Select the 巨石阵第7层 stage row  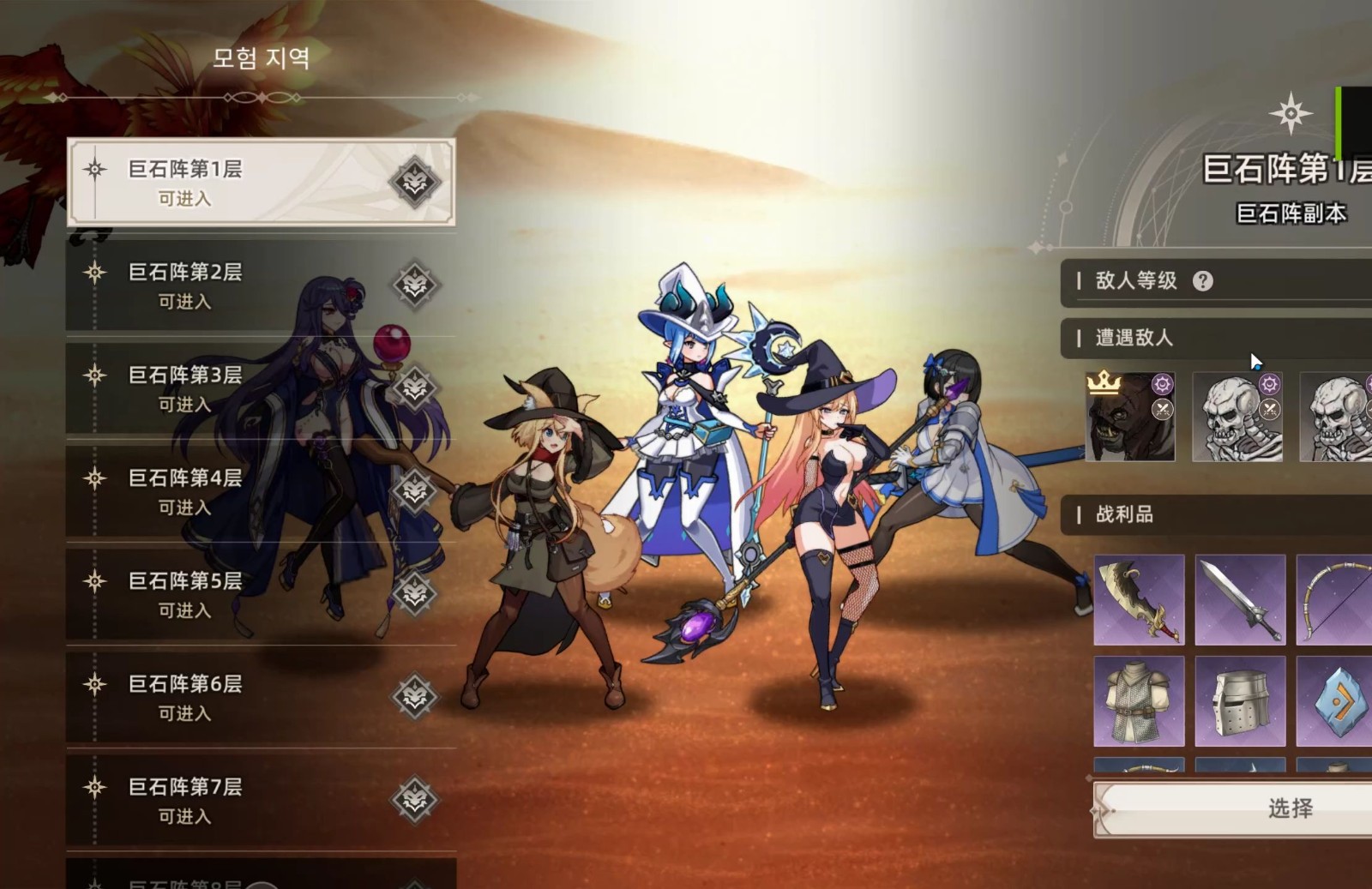261,800
